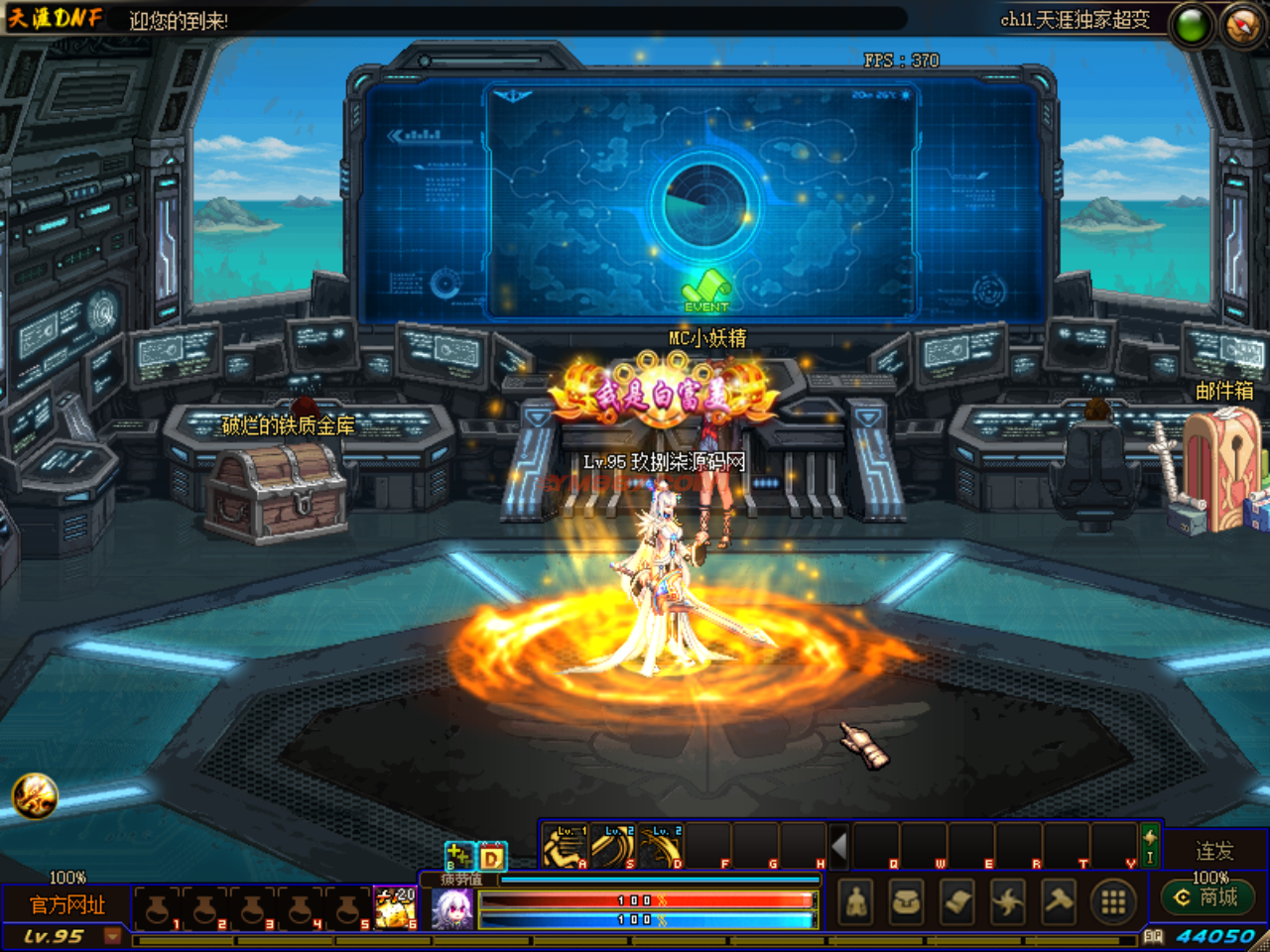Open the shuriken skills icon
This screenshot has width=1270, height=952.
tap(1008, 901)
